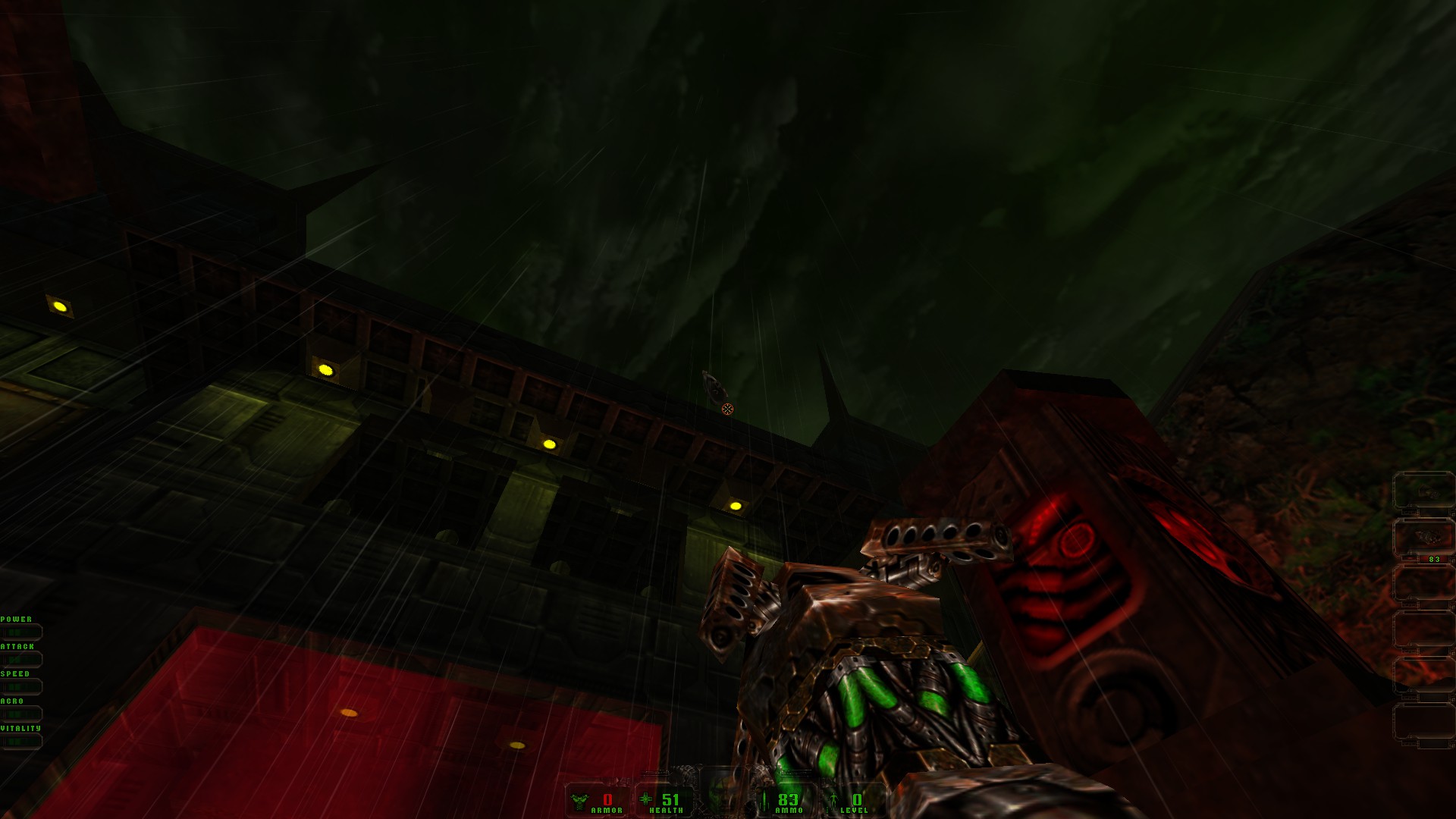Click the crosshair at screen center

[x=728, y=409]
